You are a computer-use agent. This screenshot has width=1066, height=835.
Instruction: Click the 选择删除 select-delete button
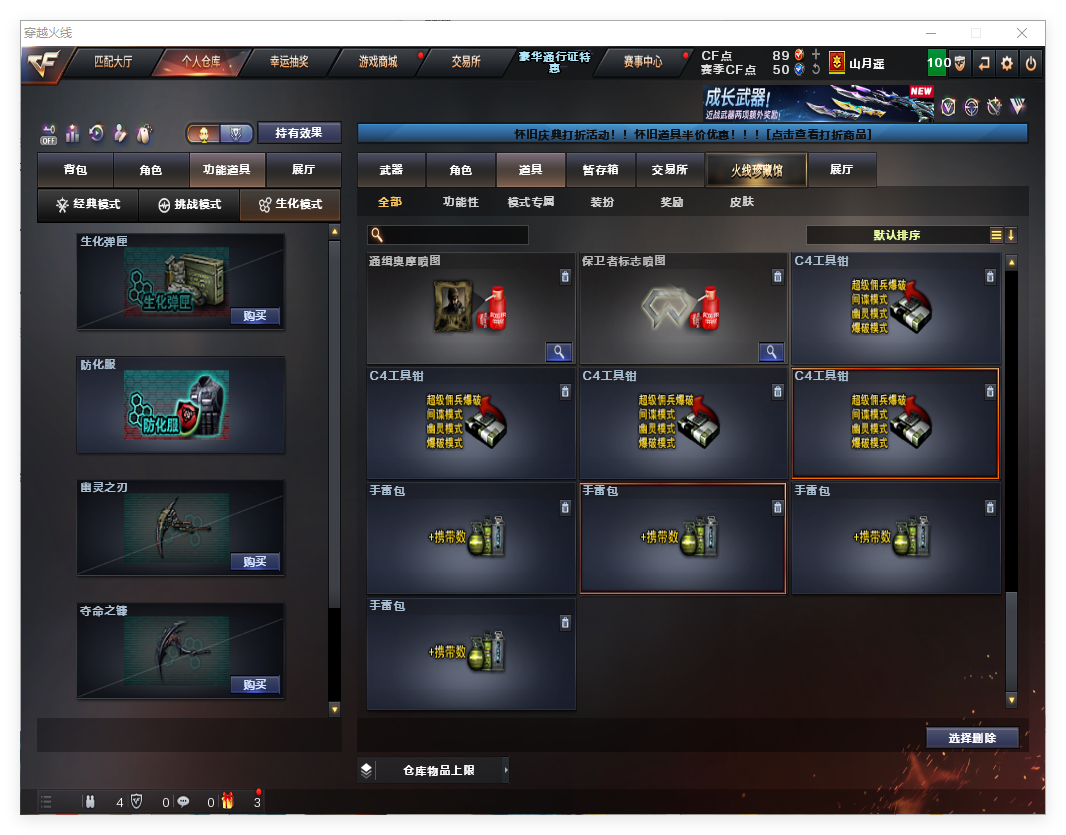[972, 738]
